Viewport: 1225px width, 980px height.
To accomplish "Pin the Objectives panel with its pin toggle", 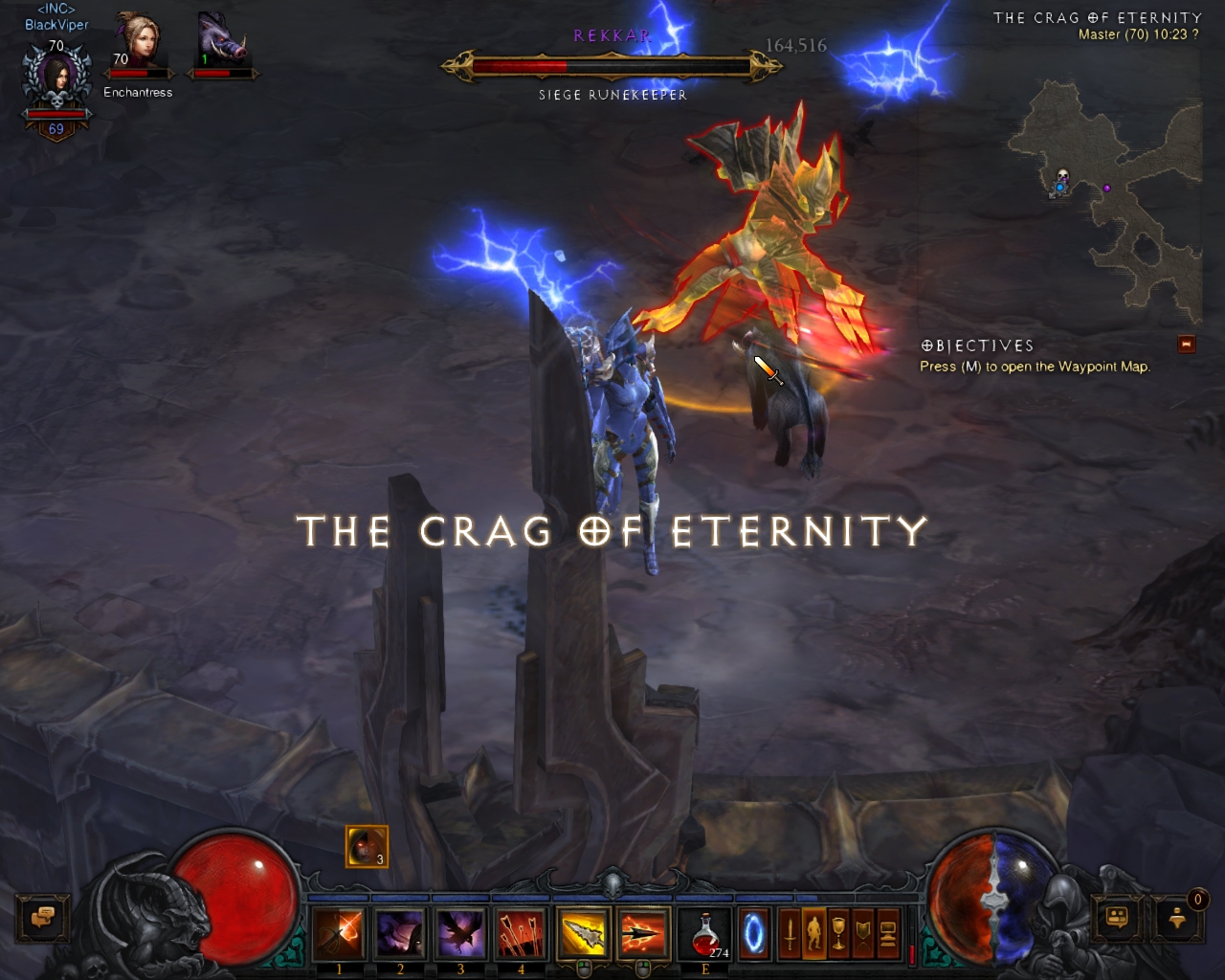I will (x=1187, y=345).
